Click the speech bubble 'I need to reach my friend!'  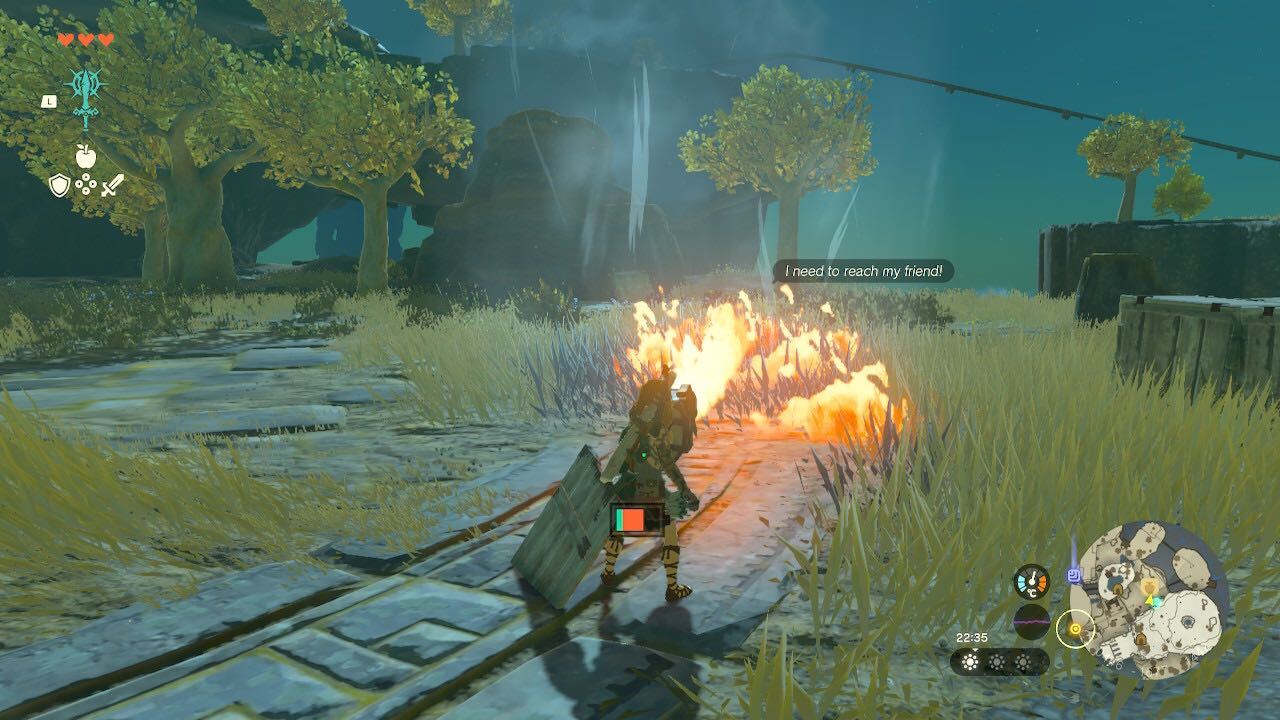pyautogui.click(x=865, y=269)
